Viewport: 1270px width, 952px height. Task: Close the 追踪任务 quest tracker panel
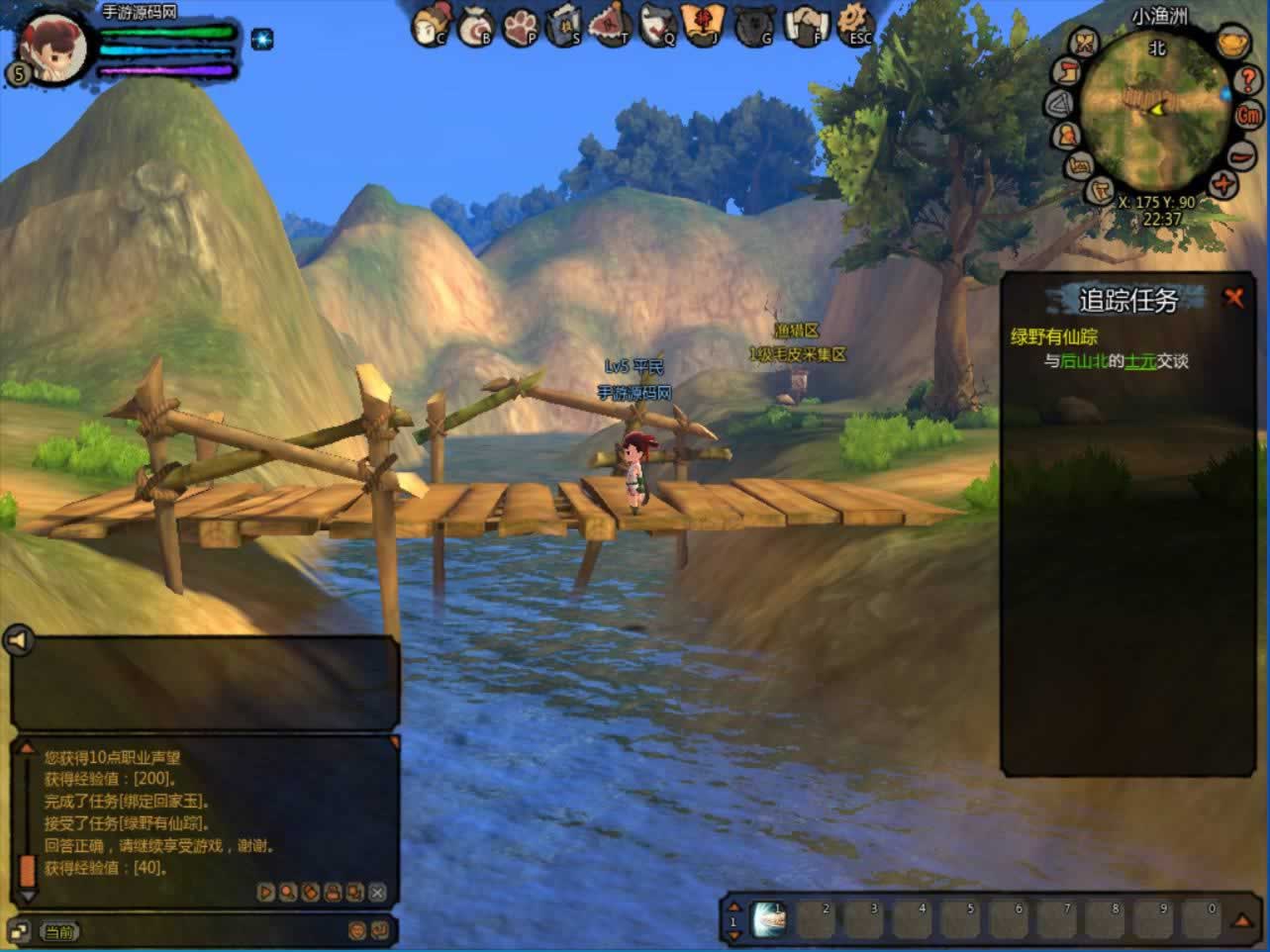[1233, 297]
